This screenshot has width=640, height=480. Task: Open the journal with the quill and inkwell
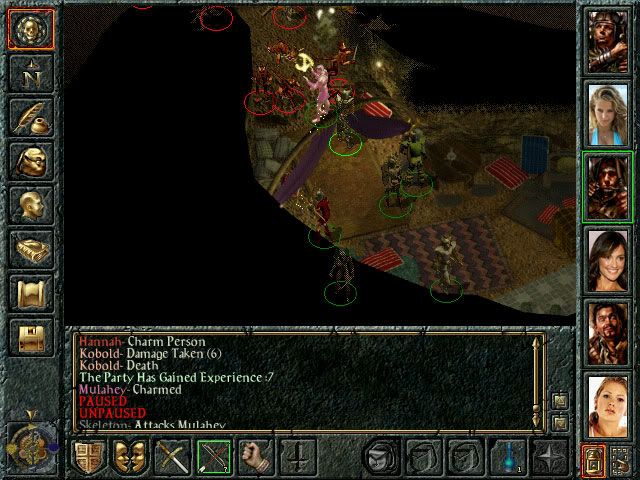click(29, 117)
